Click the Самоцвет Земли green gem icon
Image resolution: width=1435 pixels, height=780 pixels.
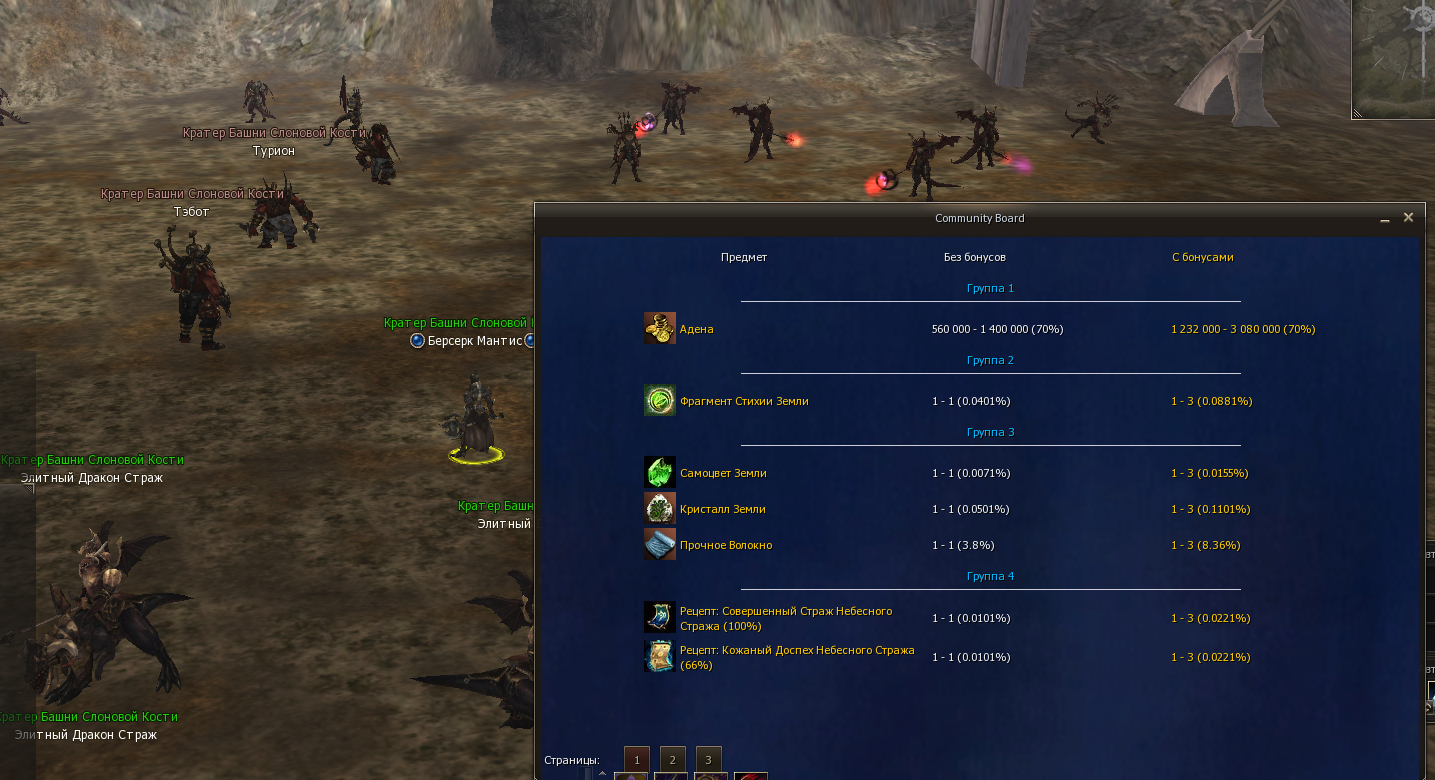660,473
